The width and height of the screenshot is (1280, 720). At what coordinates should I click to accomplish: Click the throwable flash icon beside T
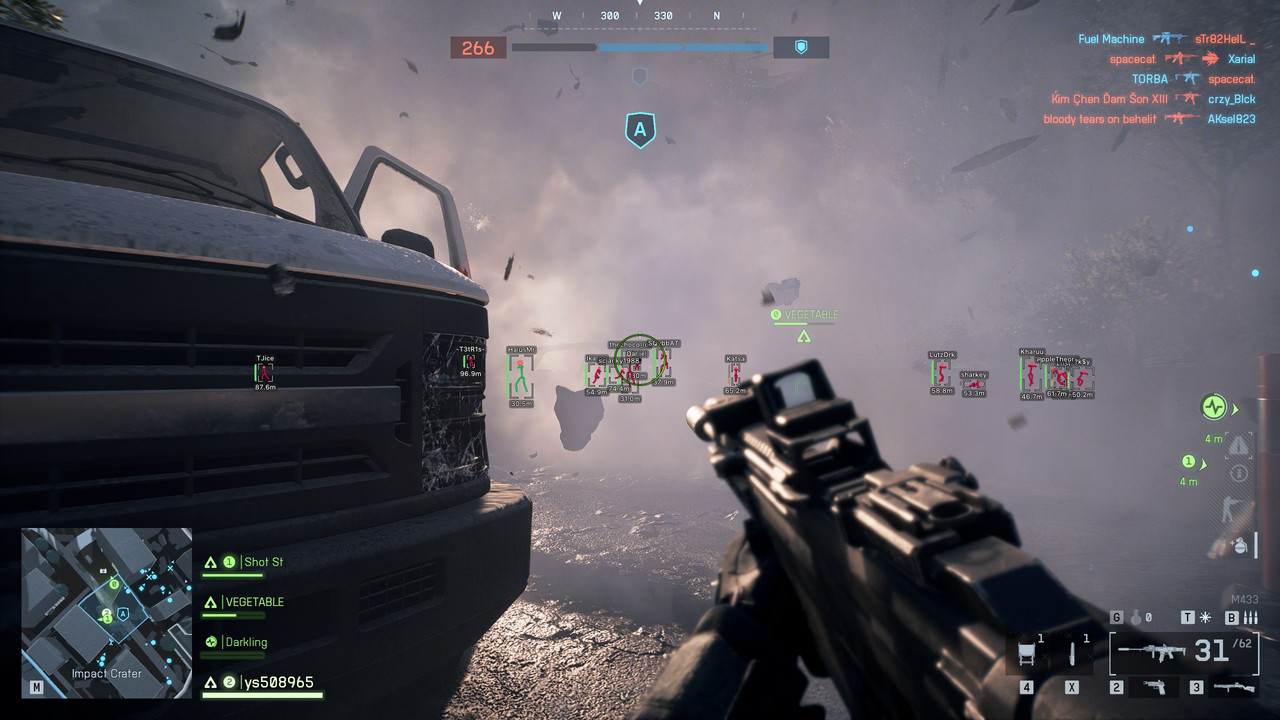click(1205, 617)
